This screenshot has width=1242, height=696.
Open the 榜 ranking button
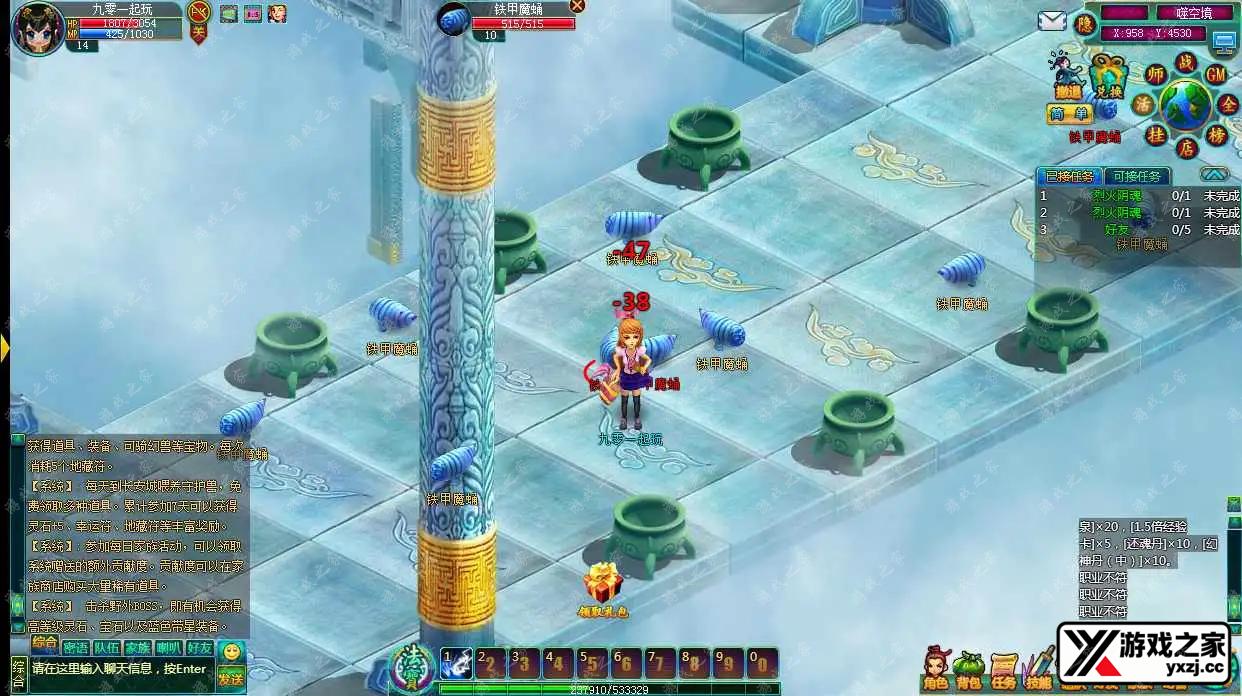[x=1217, y=134]
